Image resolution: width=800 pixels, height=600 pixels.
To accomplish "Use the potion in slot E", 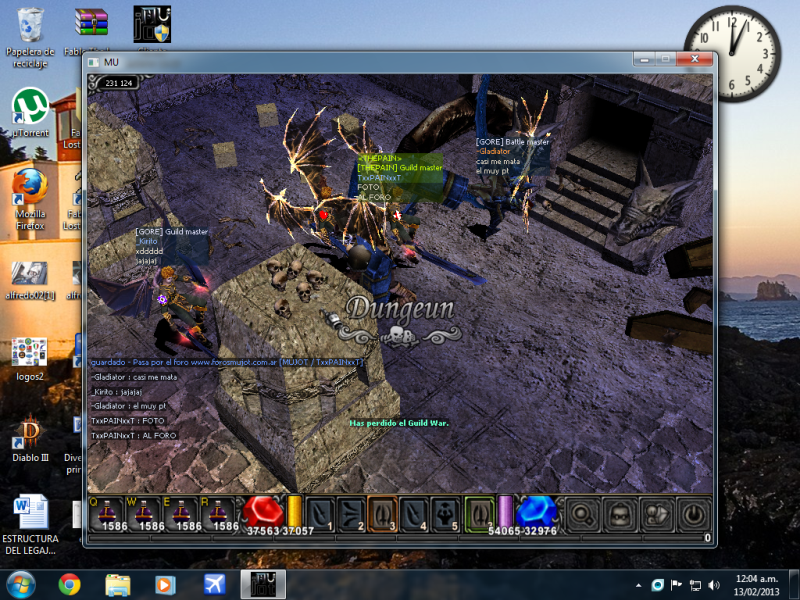I will (x=182, y=512).
